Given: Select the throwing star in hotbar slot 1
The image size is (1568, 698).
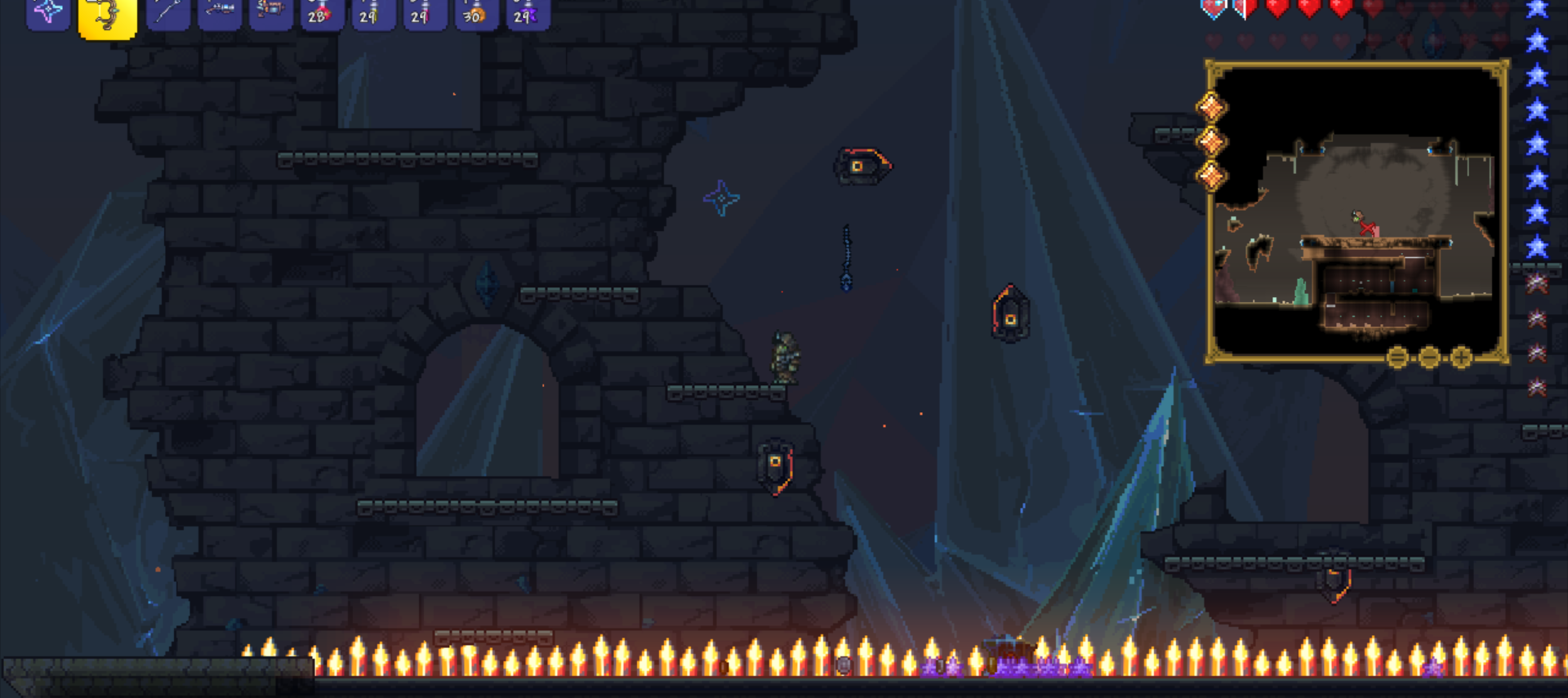Looking at the screenshot, I should (47, 13).
